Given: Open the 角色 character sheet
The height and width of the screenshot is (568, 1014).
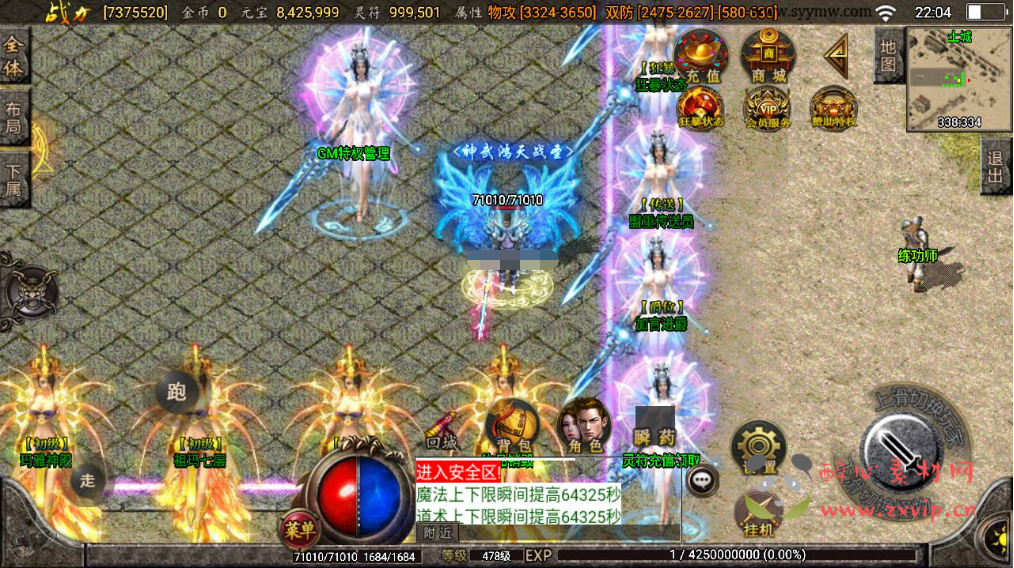Looking at the screenshot, I should 584,427.
